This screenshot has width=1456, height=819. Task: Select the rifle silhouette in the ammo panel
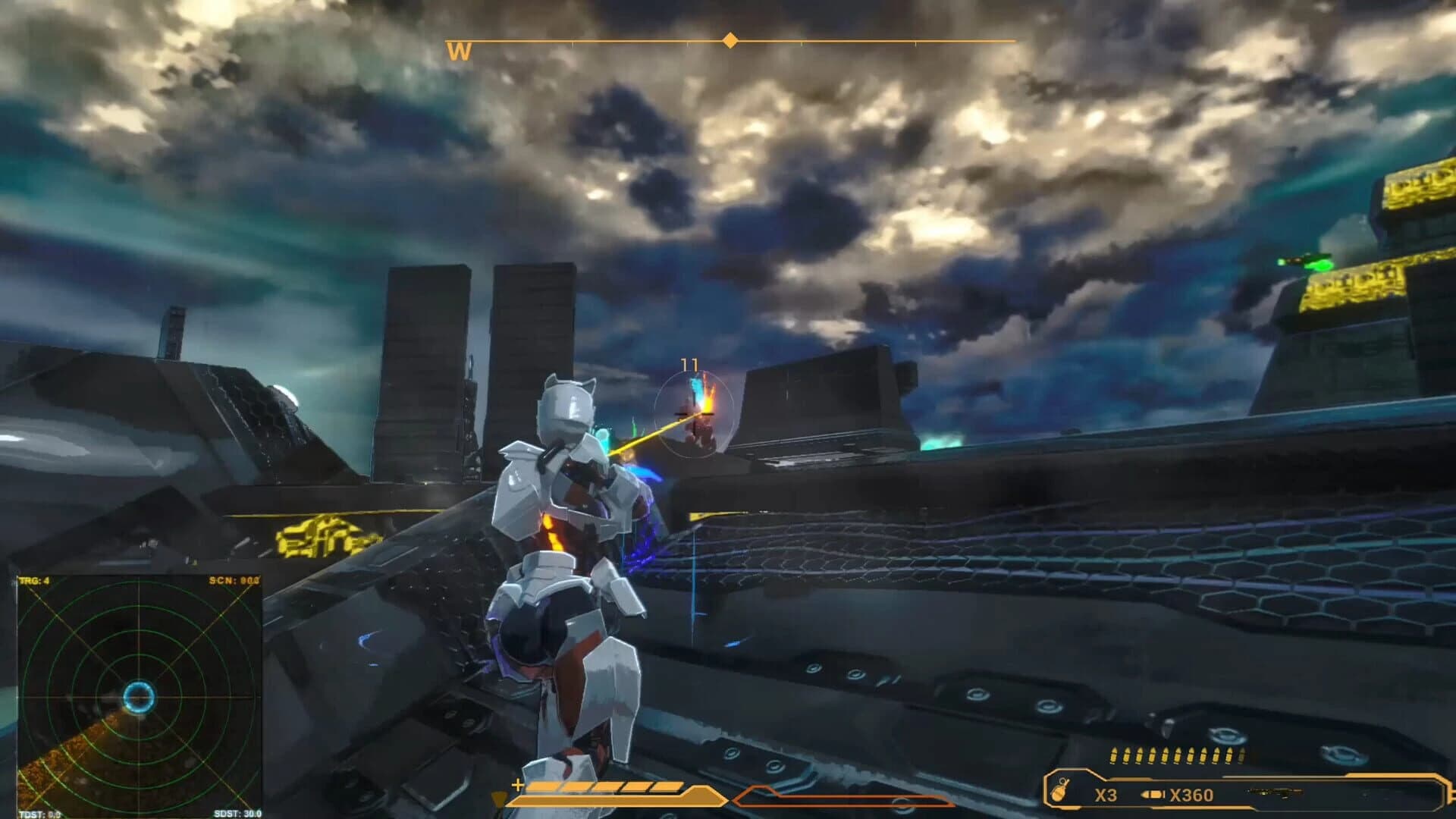(x=1274, y=792)
